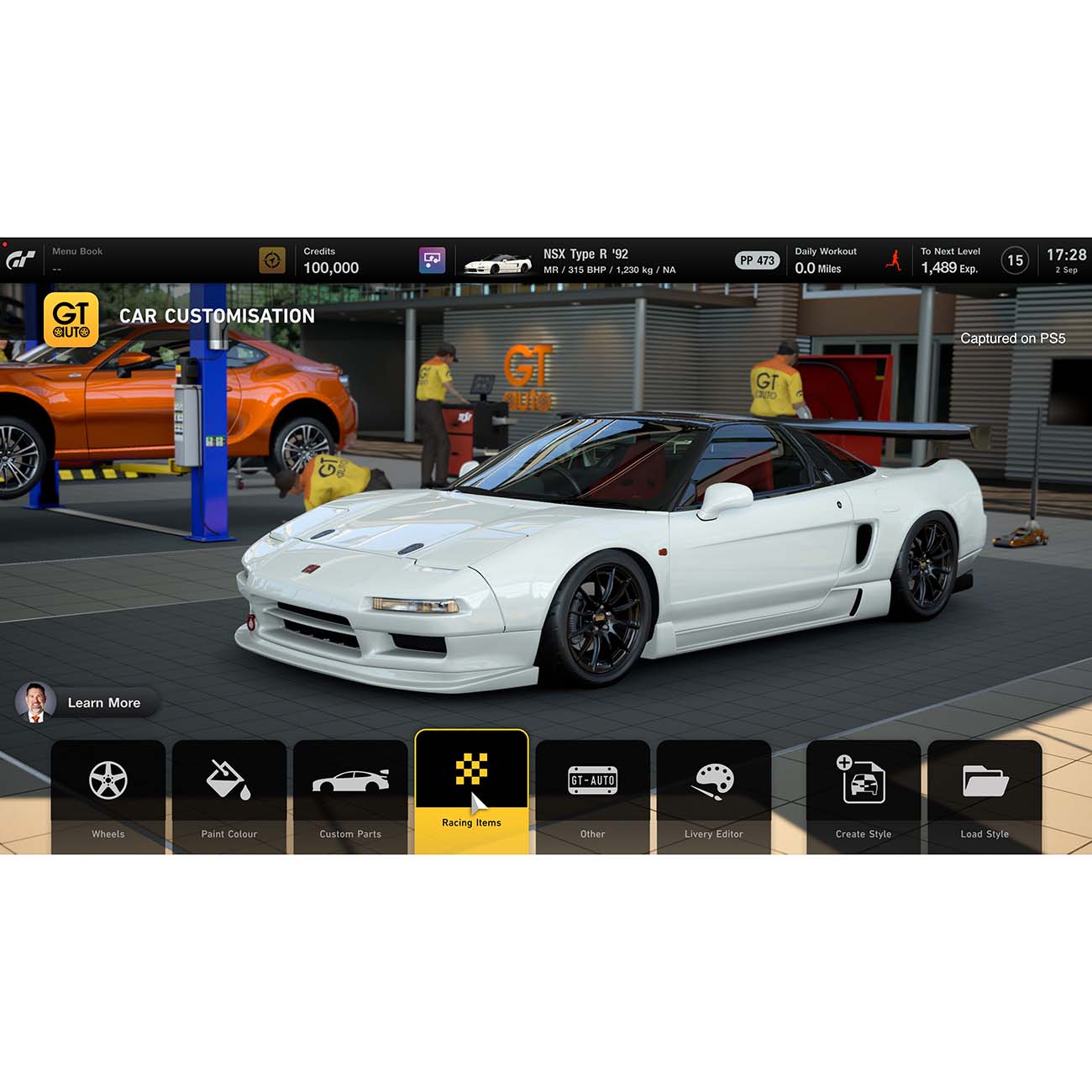
Task: Select the Custom Parts car icon
Action: (351, 780)
